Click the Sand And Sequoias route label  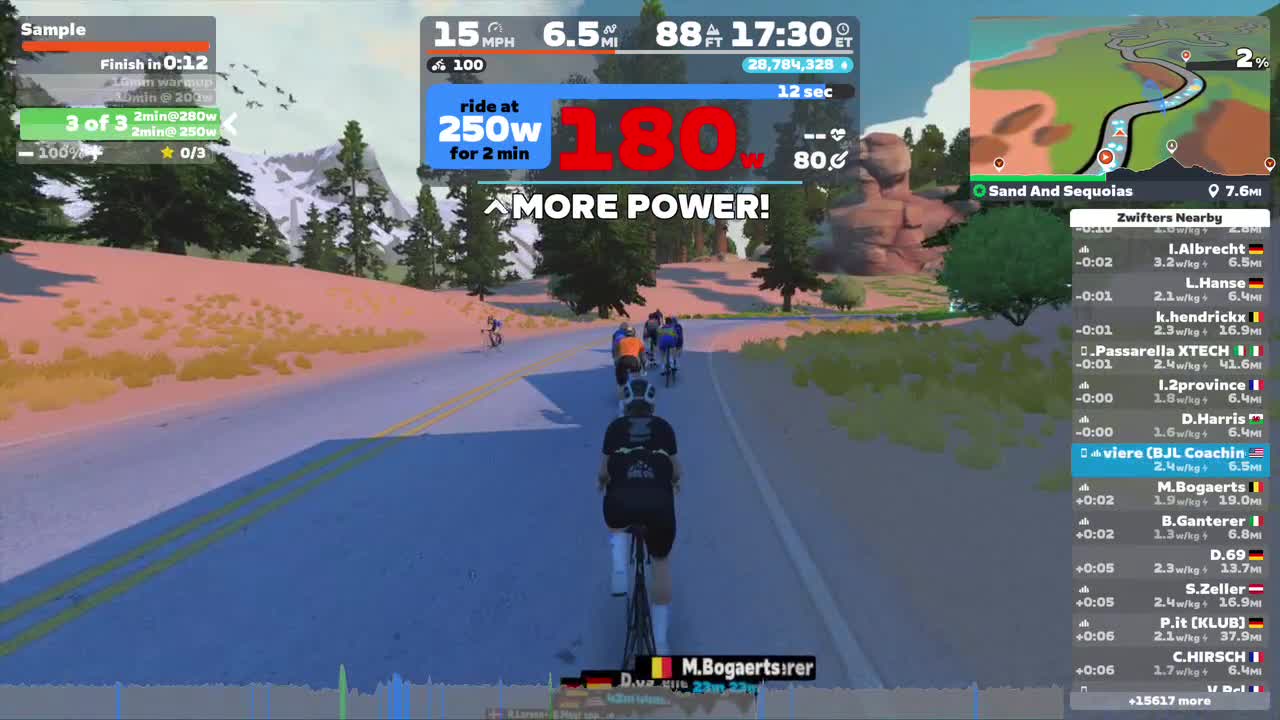[1060, 191]
